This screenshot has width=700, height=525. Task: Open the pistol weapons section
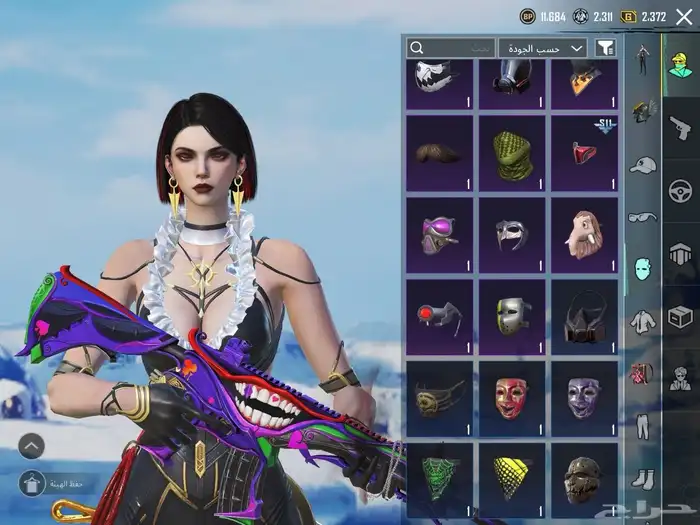[x=680, y=127]
